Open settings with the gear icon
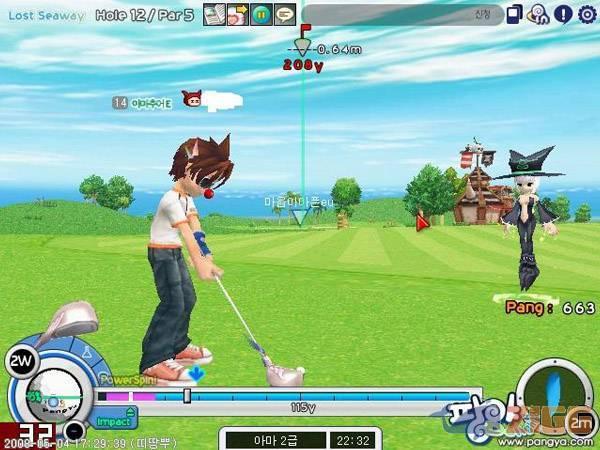 click(586, 14)
